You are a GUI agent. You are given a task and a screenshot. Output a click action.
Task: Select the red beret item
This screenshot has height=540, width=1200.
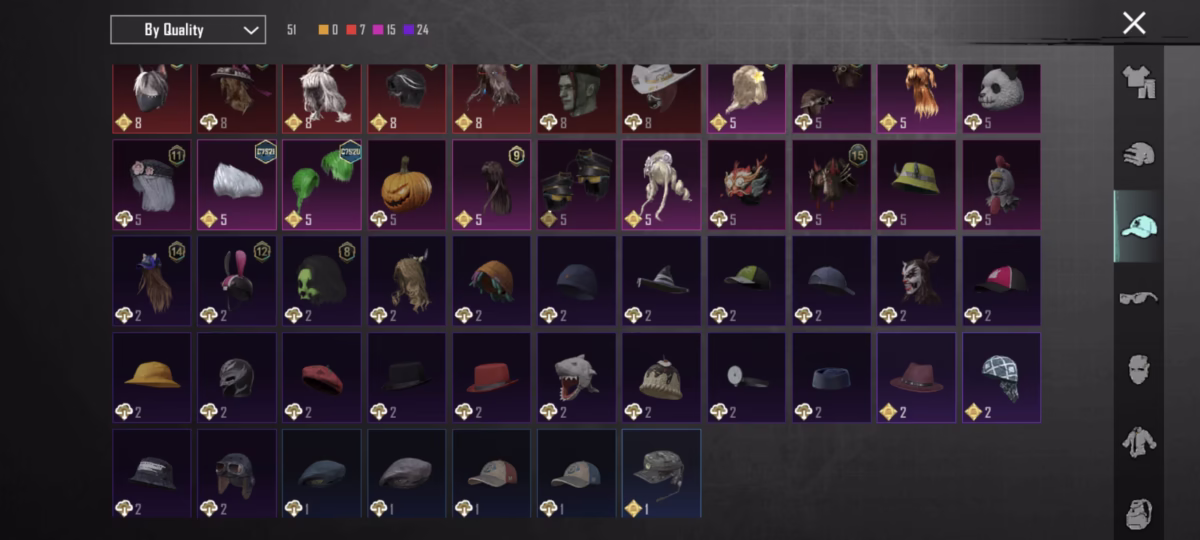point(322,377)
